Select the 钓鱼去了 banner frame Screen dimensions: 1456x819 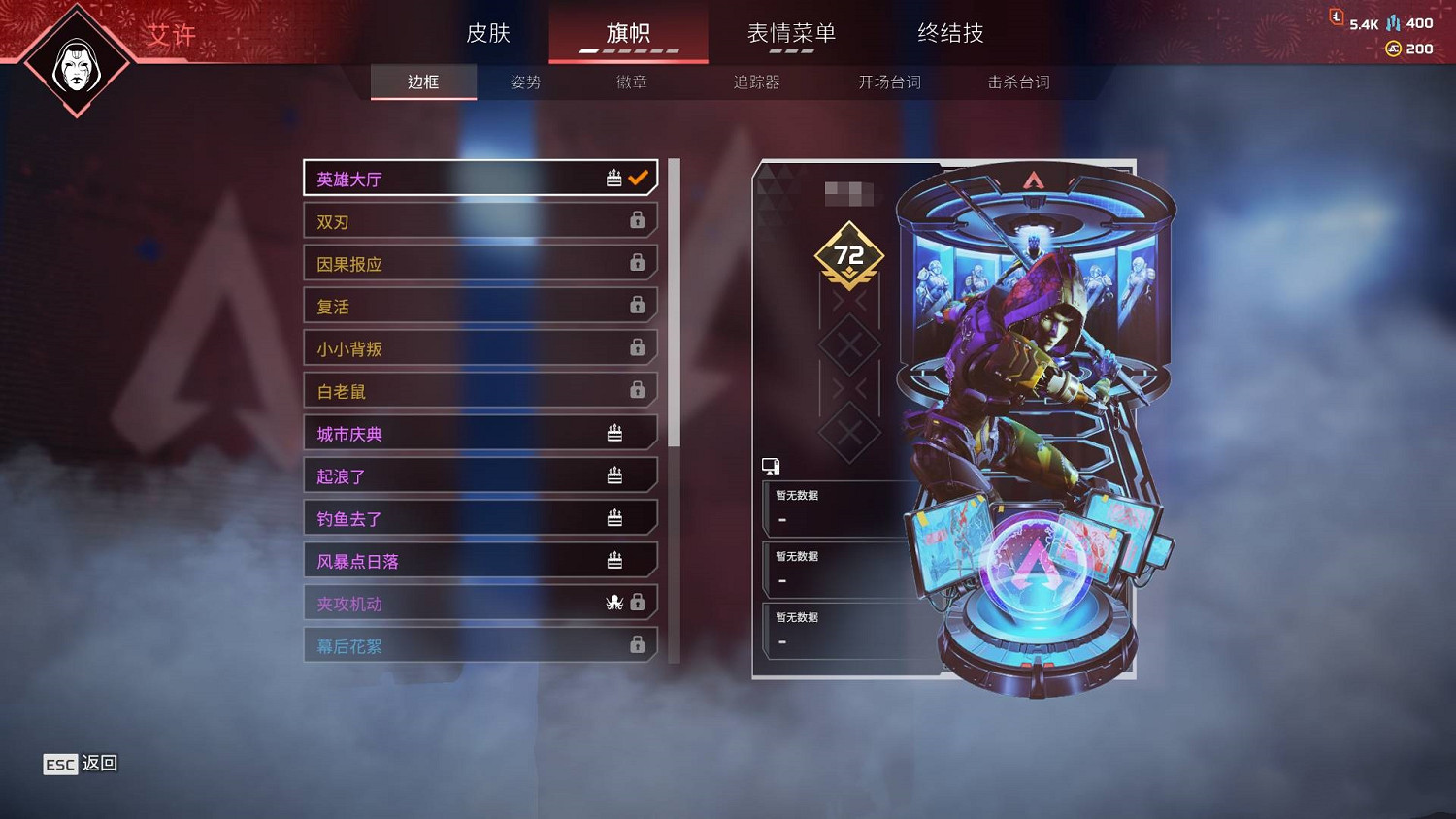[466, 517]
